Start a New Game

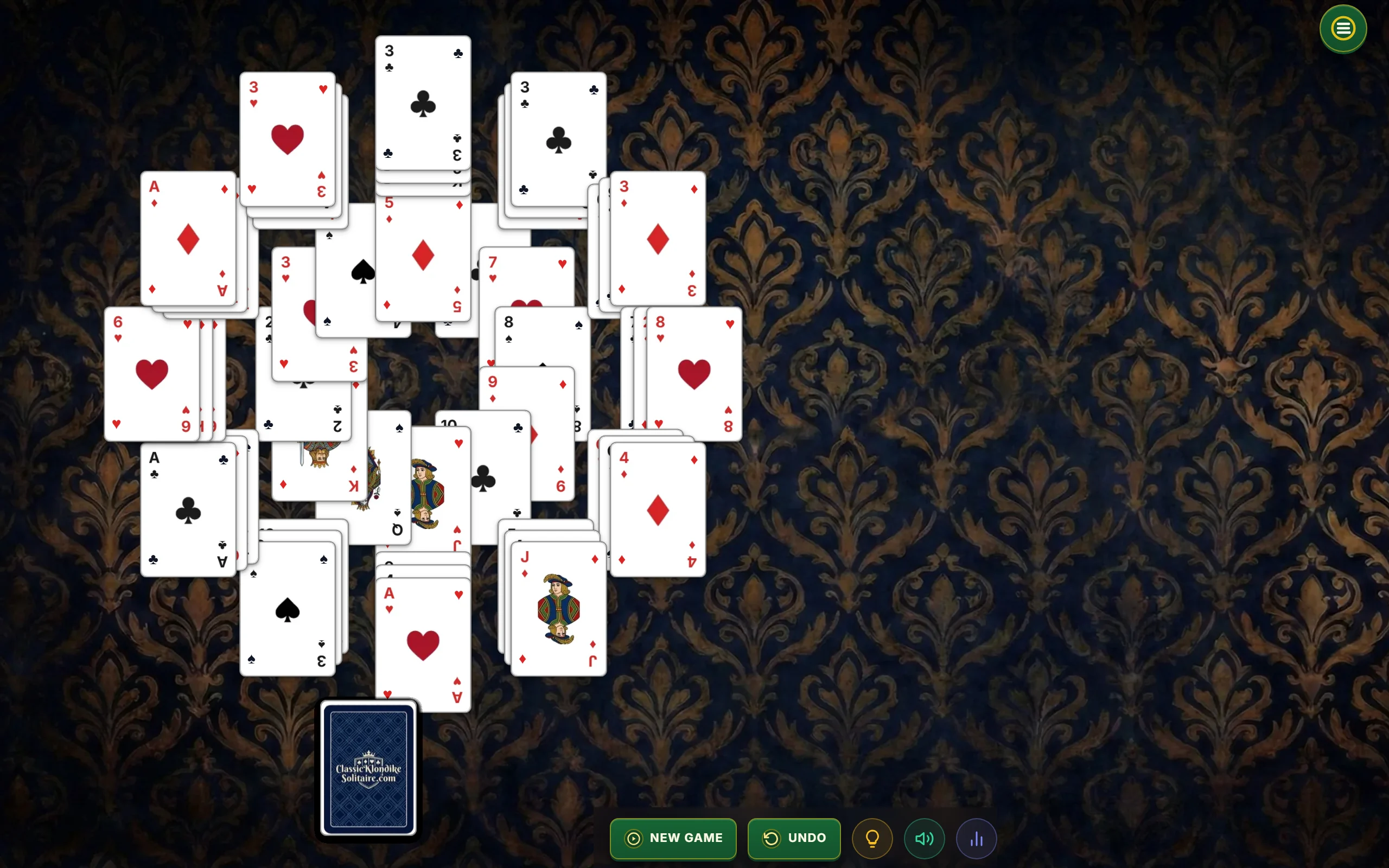coord(673,838)
